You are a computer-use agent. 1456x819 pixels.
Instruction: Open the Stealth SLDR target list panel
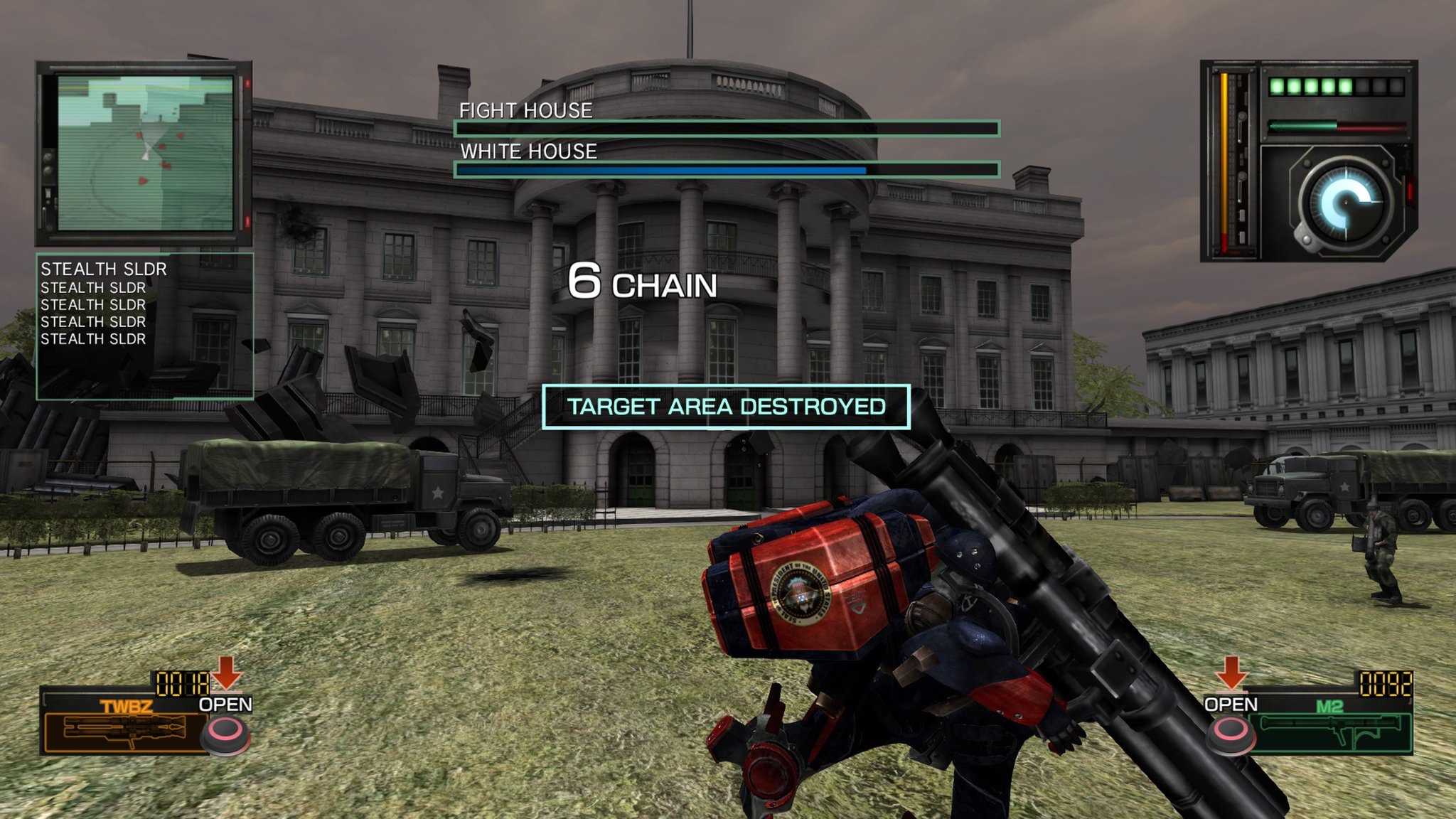(144, 326)
